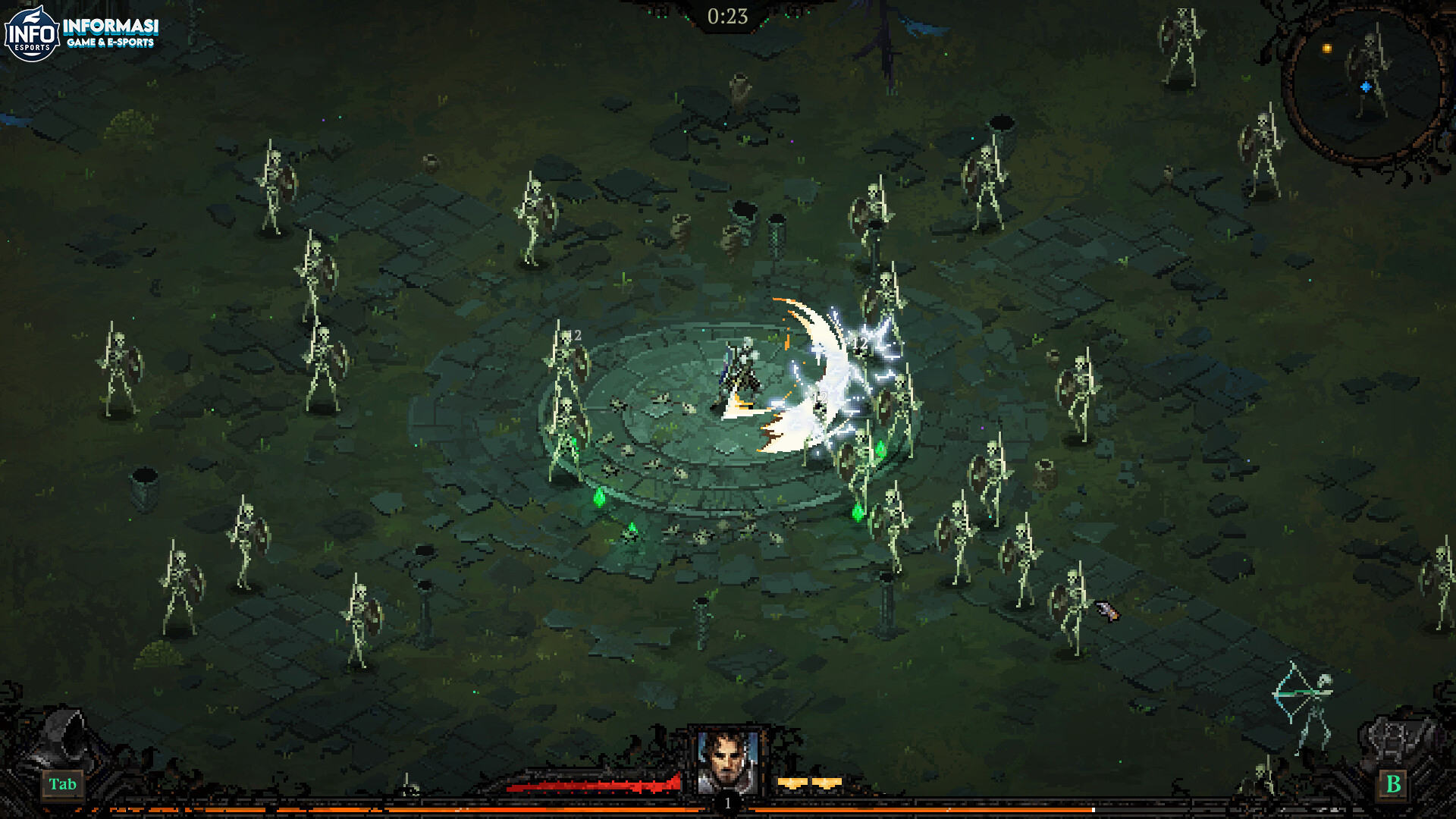This screenshot has height=819, width=1456.
Task: Click the circular minimap
Action: tap(1365, 85)
